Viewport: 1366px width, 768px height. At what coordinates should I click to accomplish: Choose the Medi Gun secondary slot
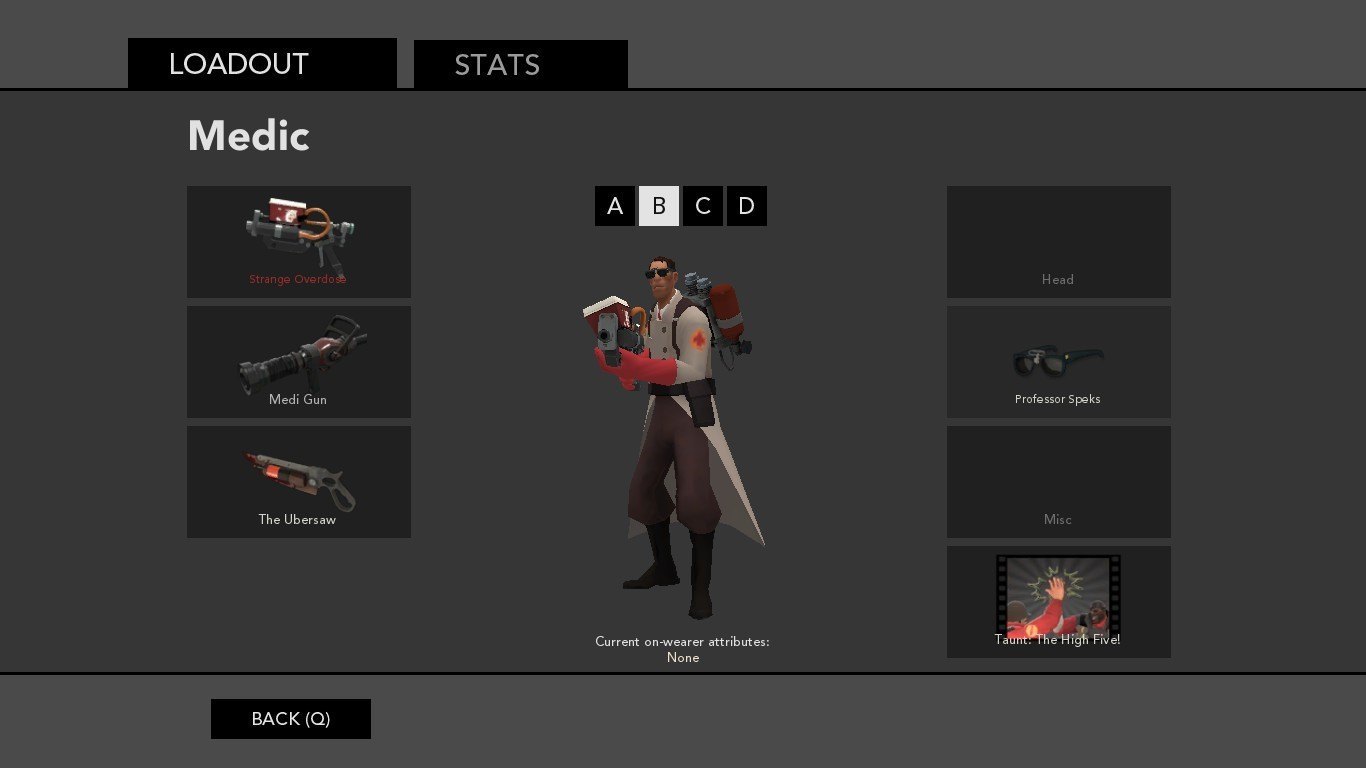pos(299,362)
